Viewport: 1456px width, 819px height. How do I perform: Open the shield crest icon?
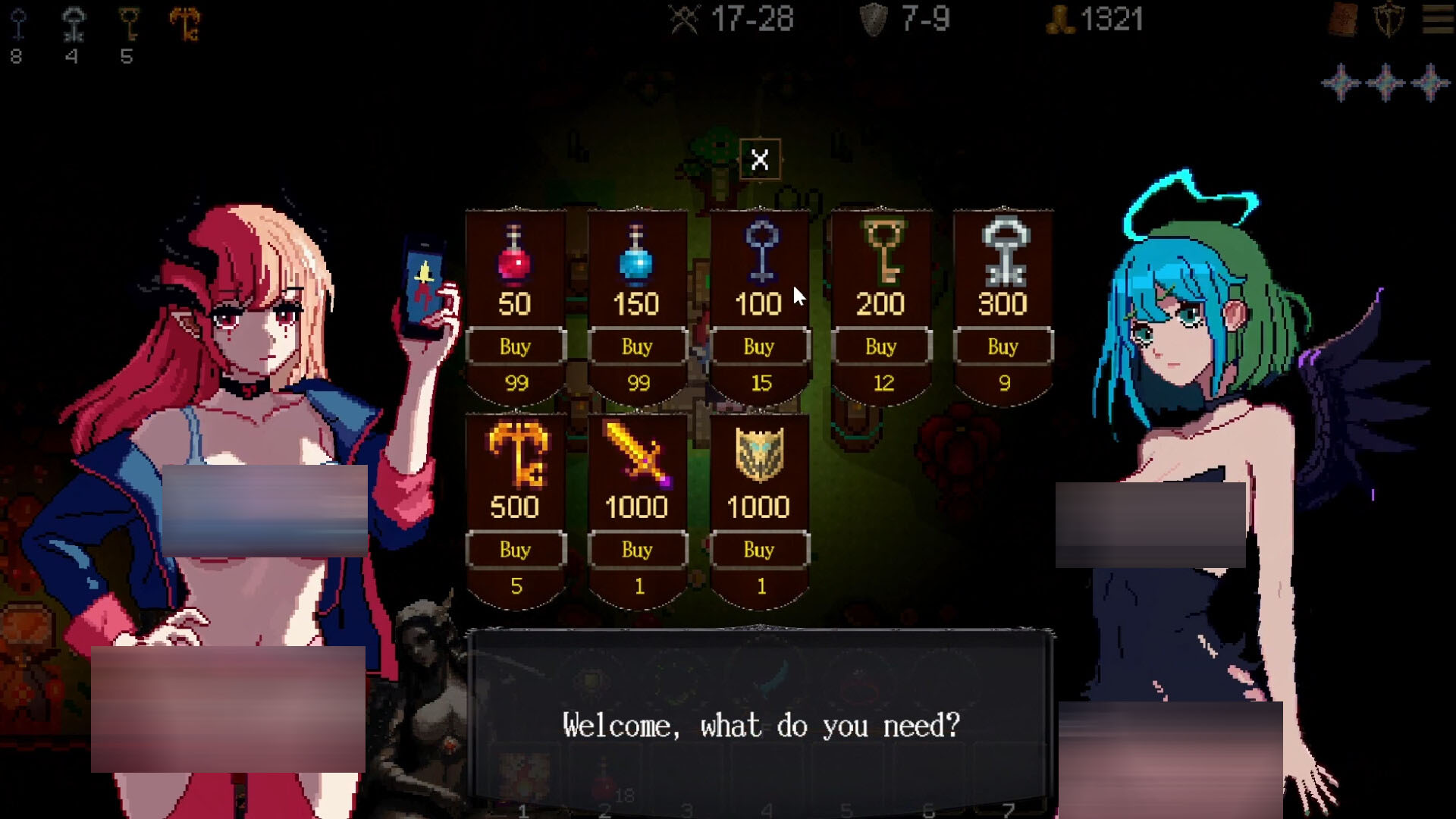(1389, 20)
